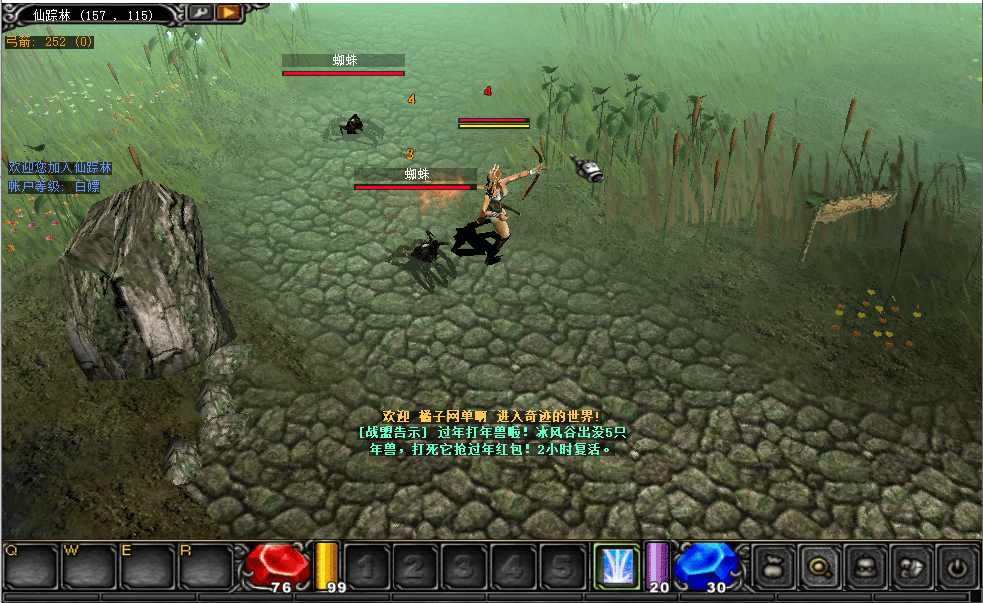Click the icon left of the power button
983x603 pixels.
pos(912,567)
